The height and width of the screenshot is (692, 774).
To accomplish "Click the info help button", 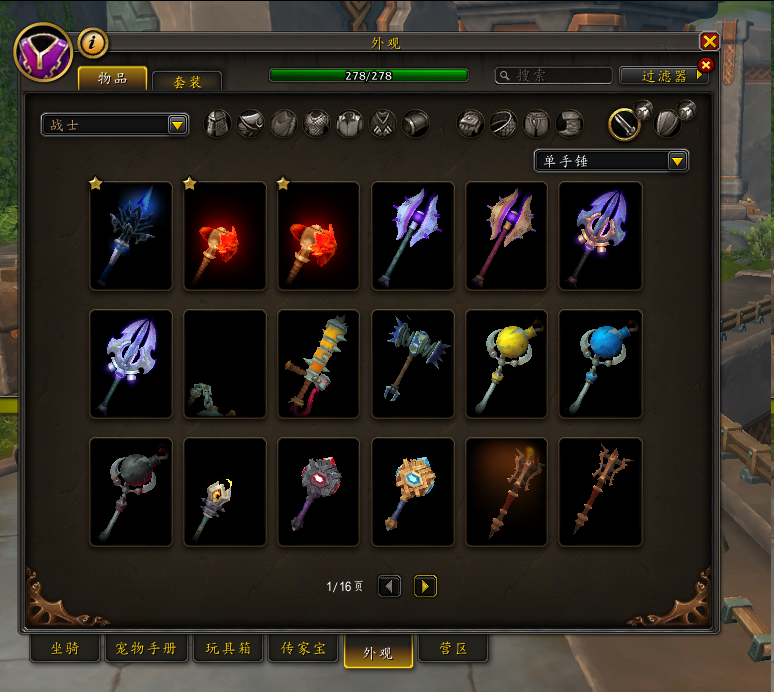I will [x=92, y=43].
